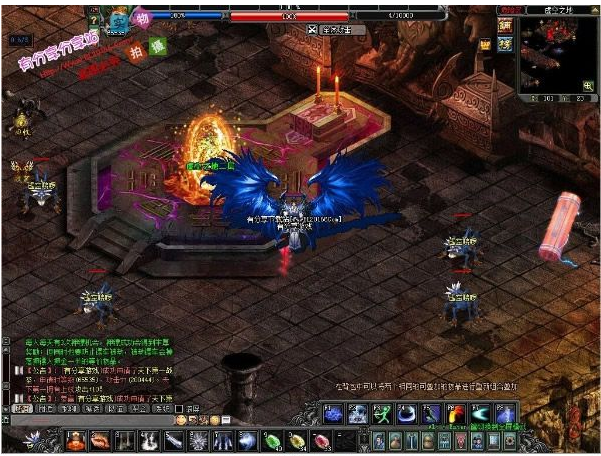
Task: Select the white starburst hotbar slot
Action: [198, 440]
